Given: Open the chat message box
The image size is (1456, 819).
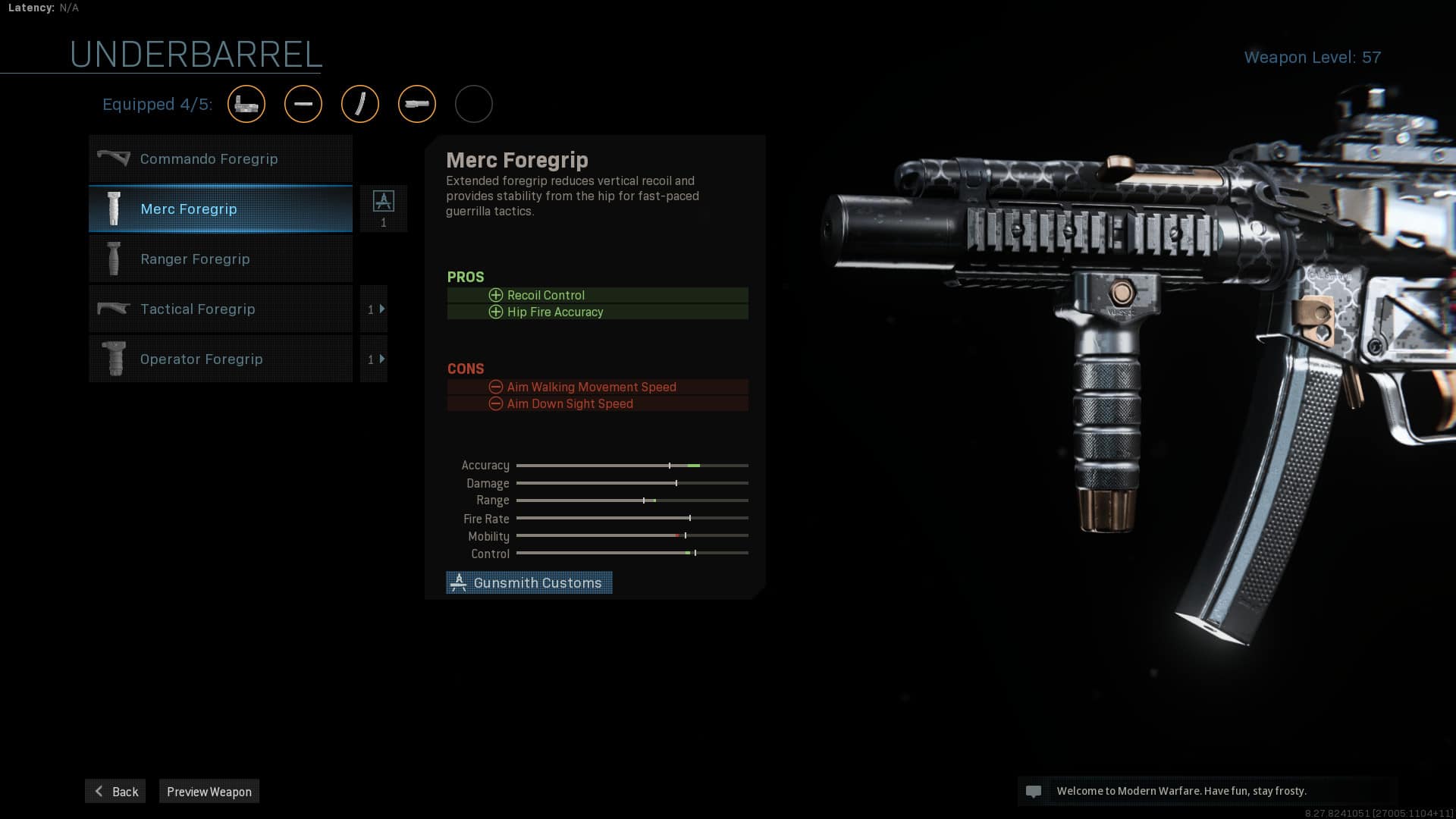Looking at the screenshot, I should (x=1206, y=791).
